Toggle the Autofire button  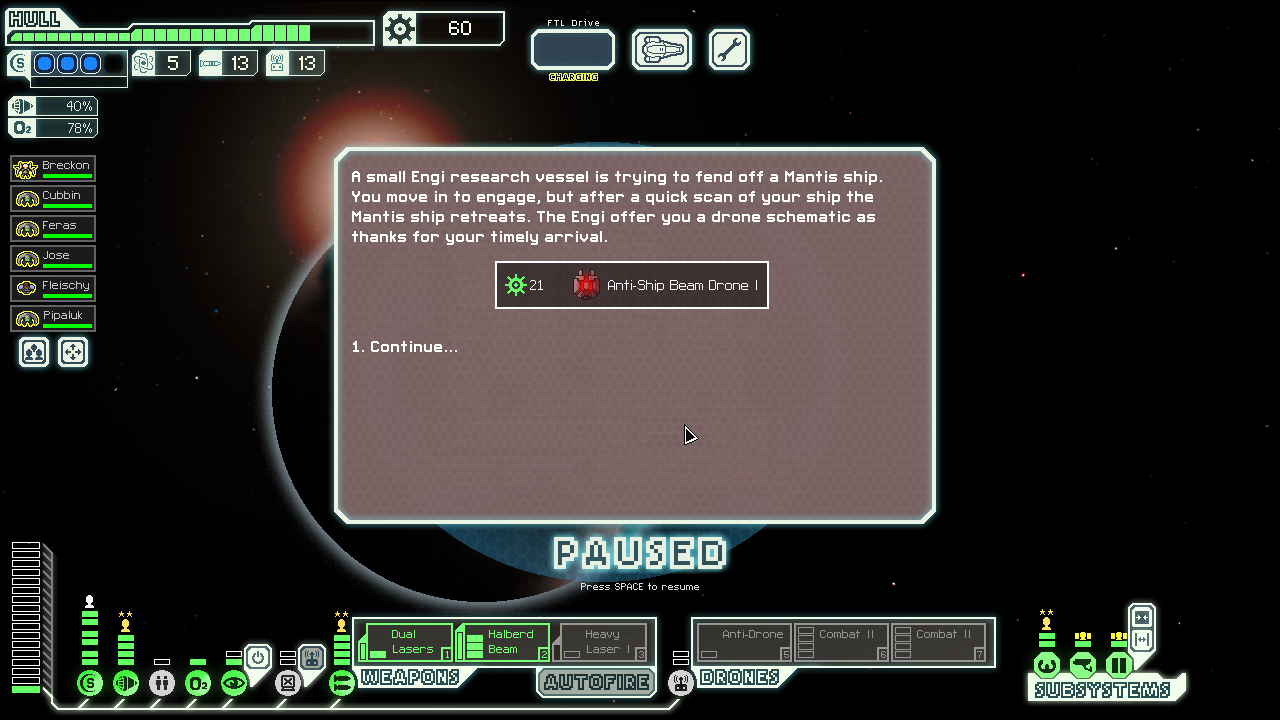[597, 682]
